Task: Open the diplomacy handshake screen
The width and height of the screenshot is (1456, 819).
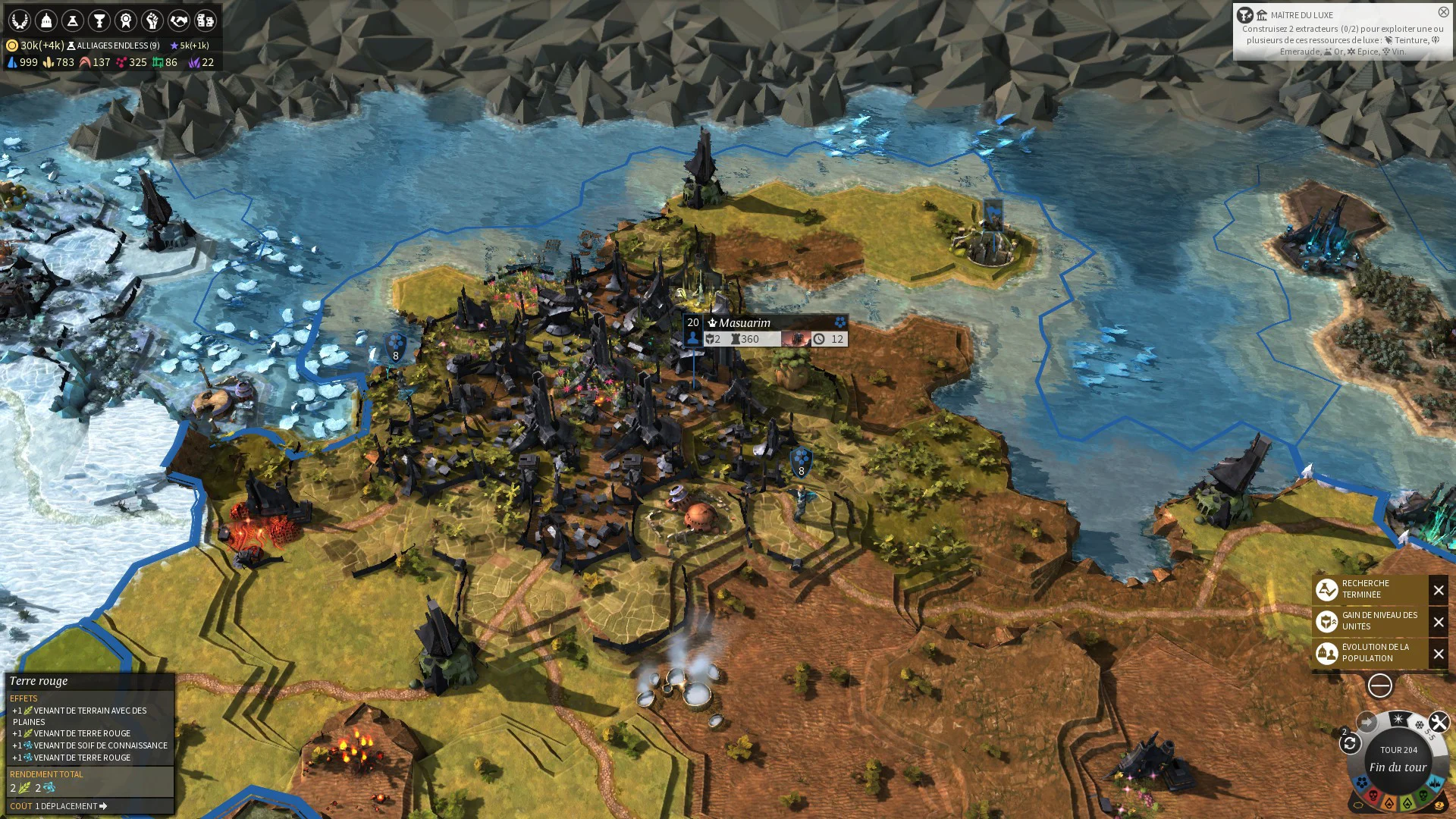Action: pos(179,20)
